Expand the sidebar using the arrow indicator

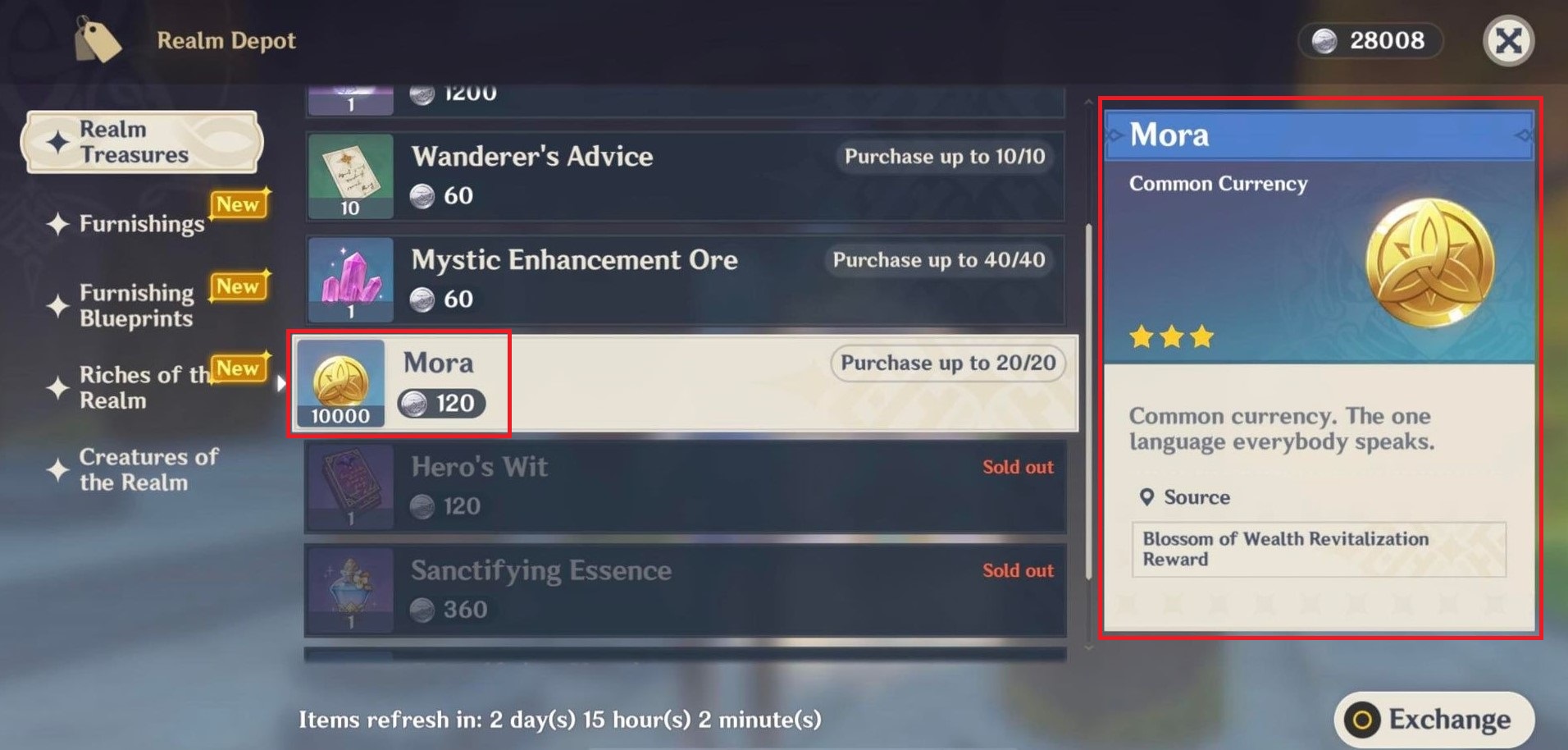coord(282,382)
